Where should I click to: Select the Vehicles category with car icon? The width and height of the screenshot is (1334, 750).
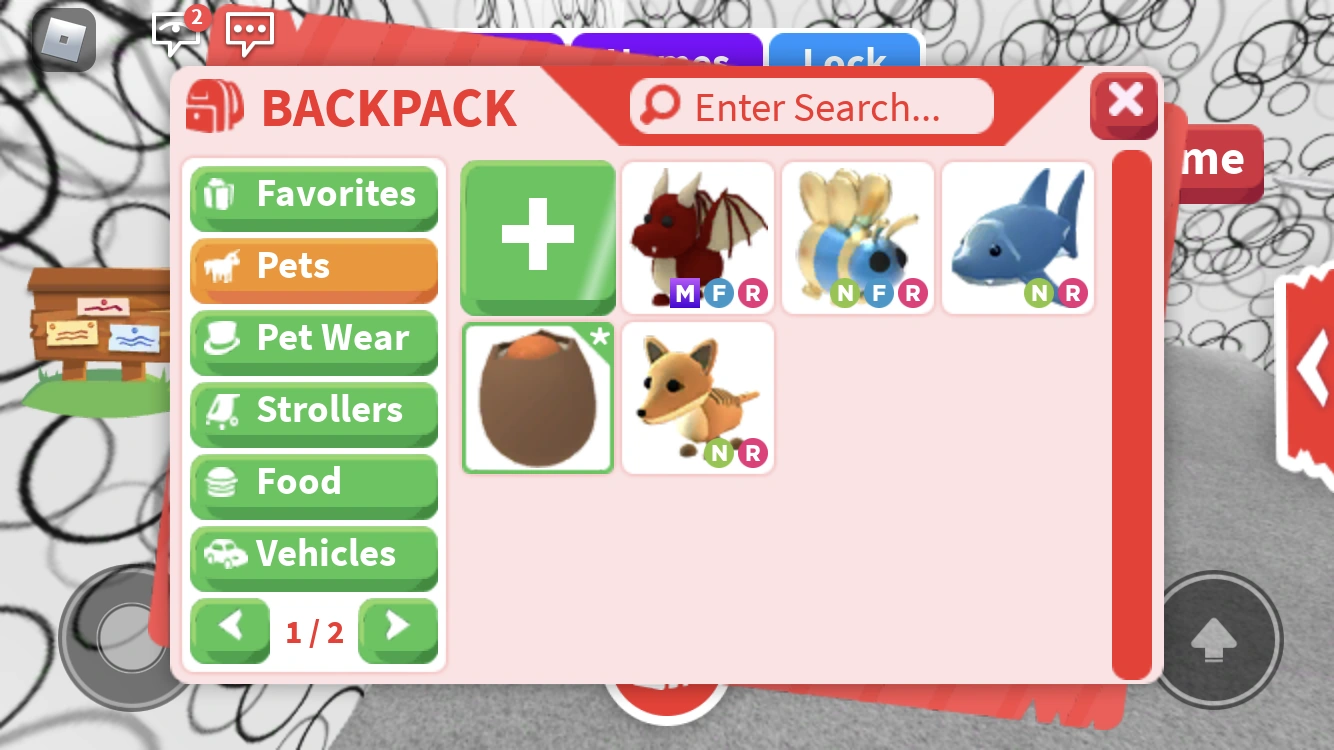pyautogui.click(x=313, y=555)
